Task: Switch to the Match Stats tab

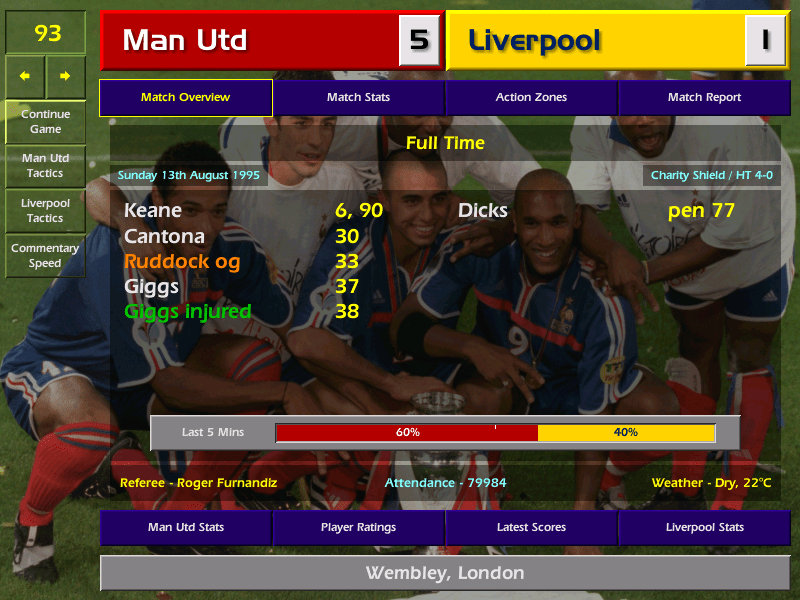Action: point(358,97)
